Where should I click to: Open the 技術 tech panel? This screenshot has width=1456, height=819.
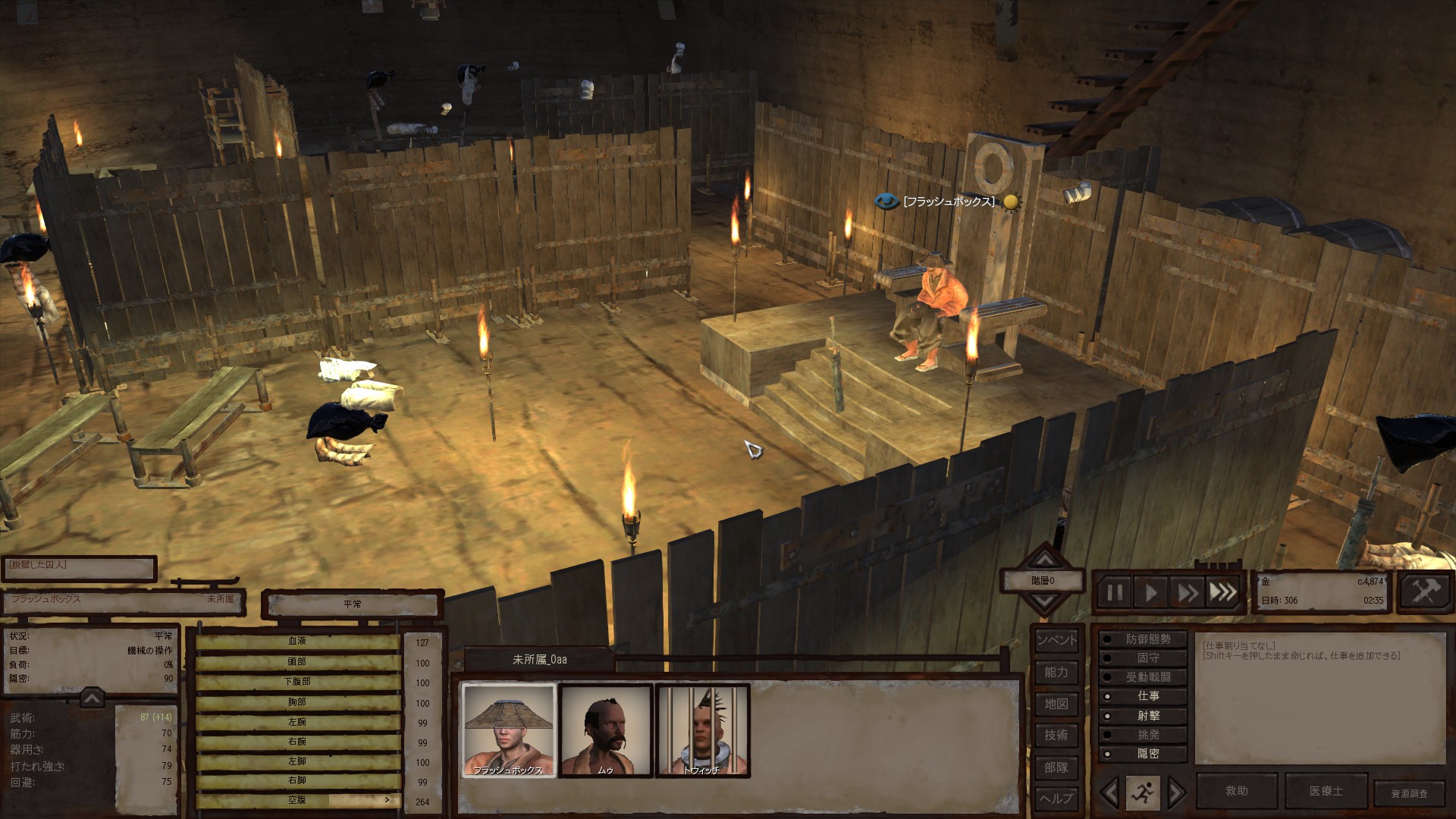1056,735
